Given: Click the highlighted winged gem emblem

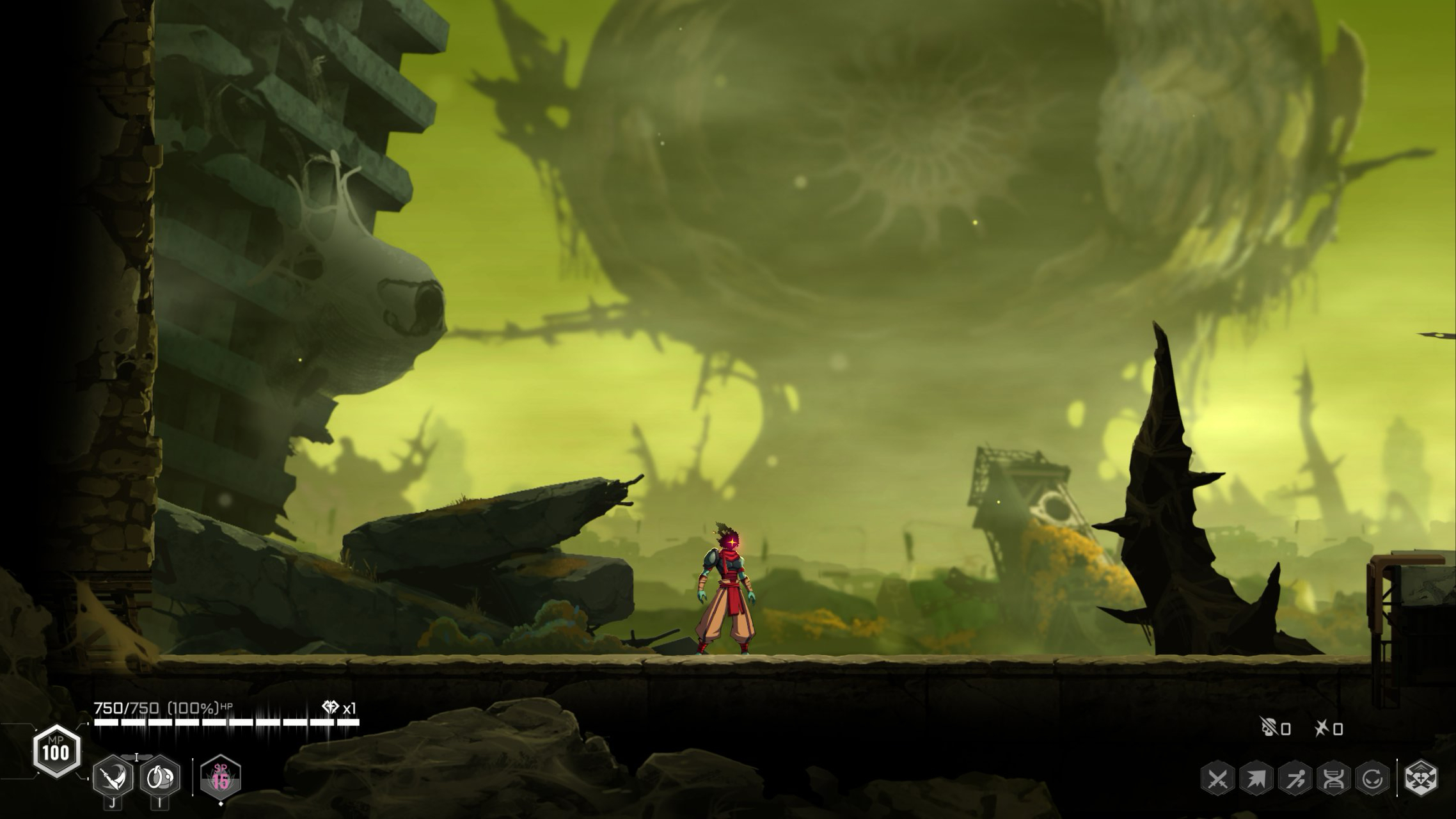Looking at the screenshot, I should coord(1421,779).
